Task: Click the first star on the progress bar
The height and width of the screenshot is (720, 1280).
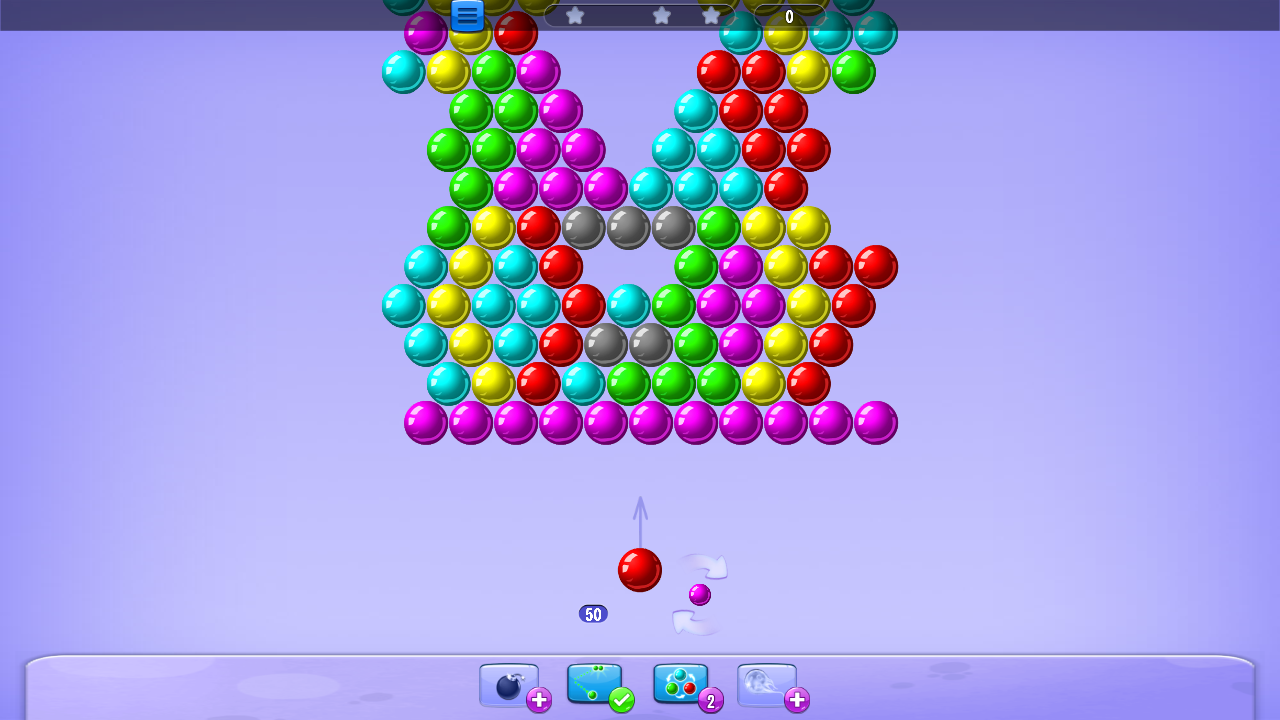Action: click(575, 15)
